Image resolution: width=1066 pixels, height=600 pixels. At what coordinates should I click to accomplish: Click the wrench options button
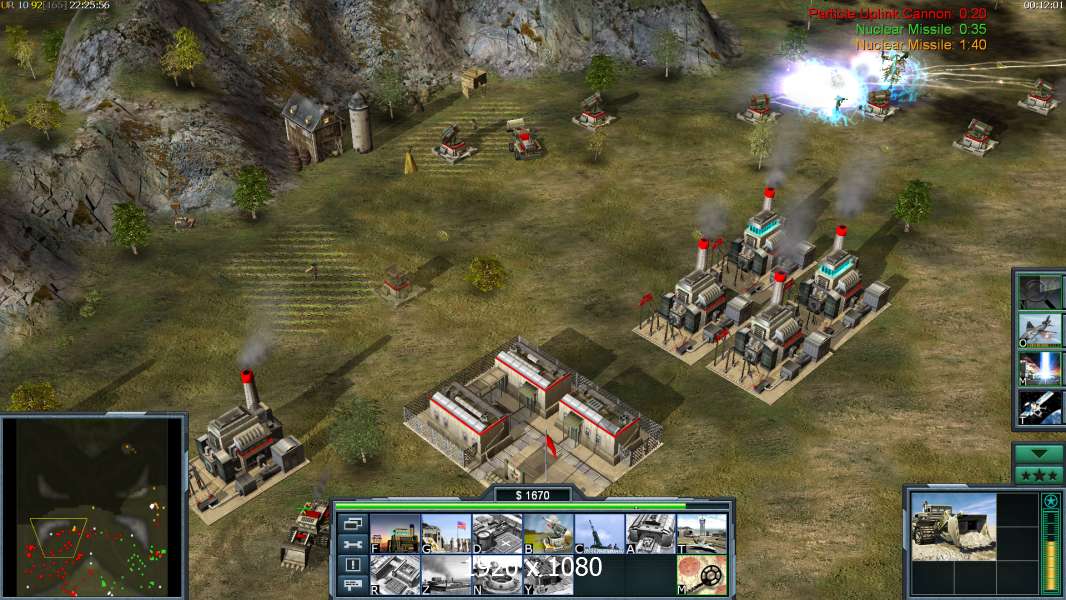coord(352,544)
